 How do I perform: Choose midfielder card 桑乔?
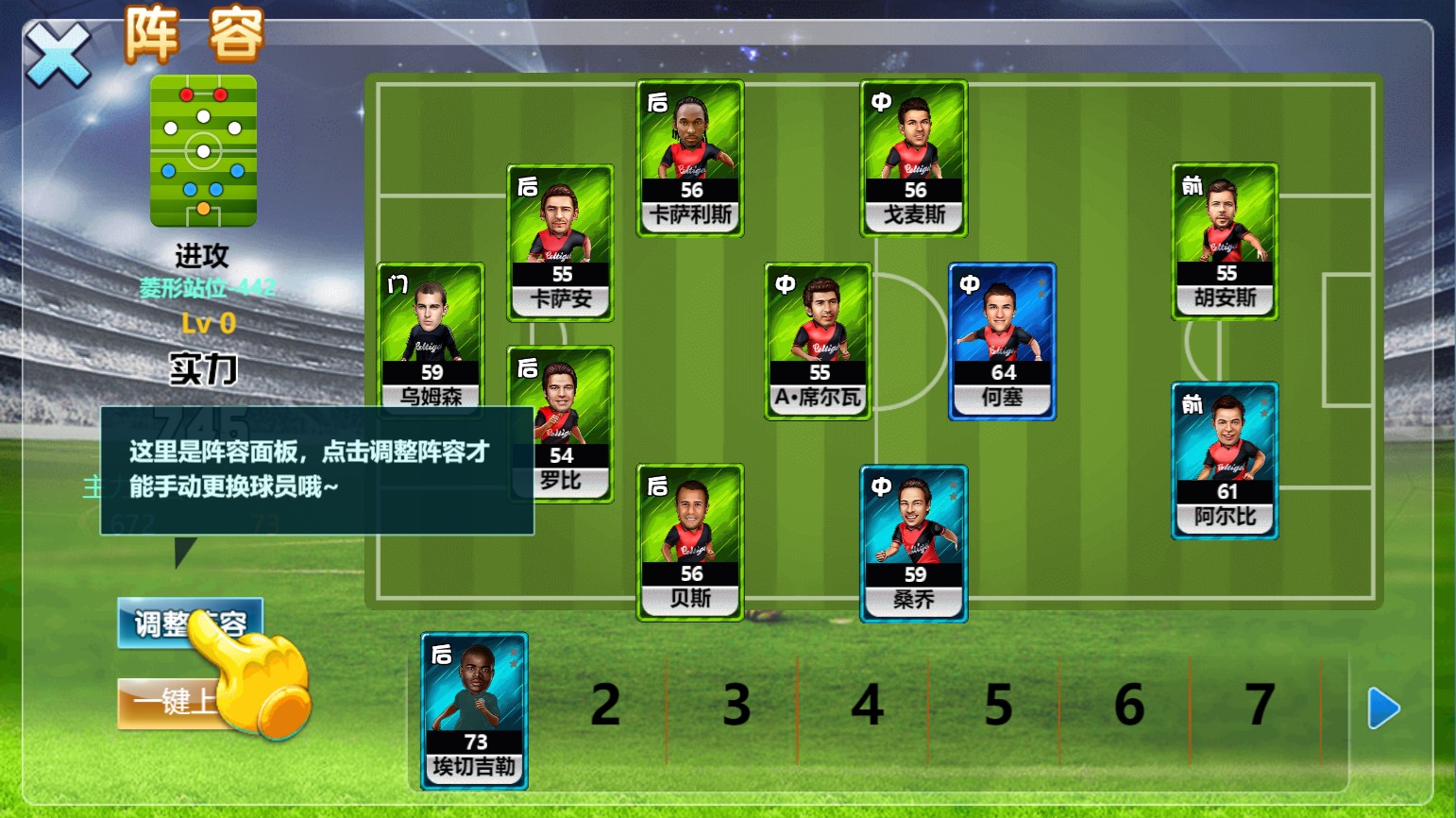pyautogui.click(x=914, y=543)
